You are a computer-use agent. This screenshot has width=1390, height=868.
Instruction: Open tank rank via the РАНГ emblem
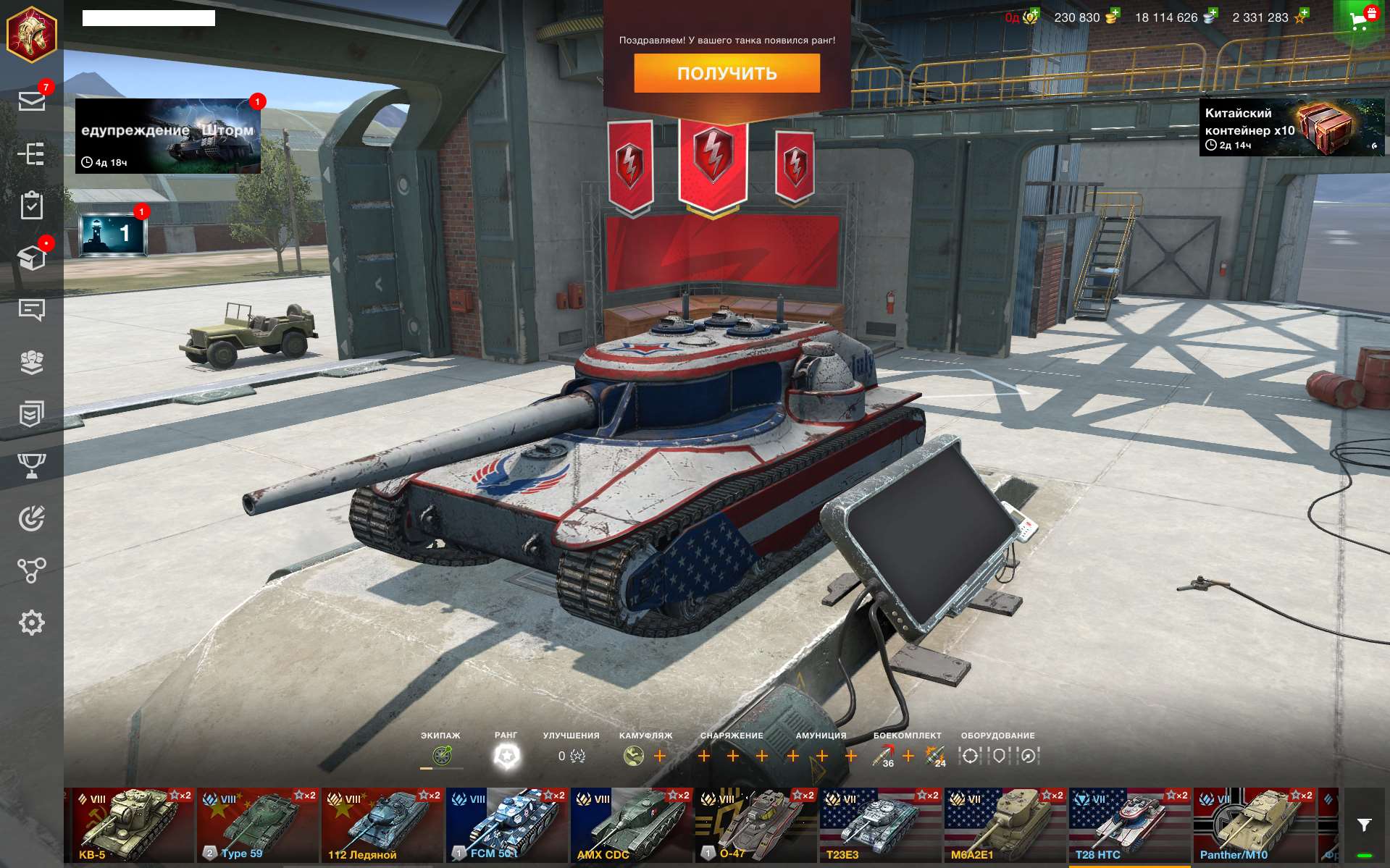[x=508, y=755]
